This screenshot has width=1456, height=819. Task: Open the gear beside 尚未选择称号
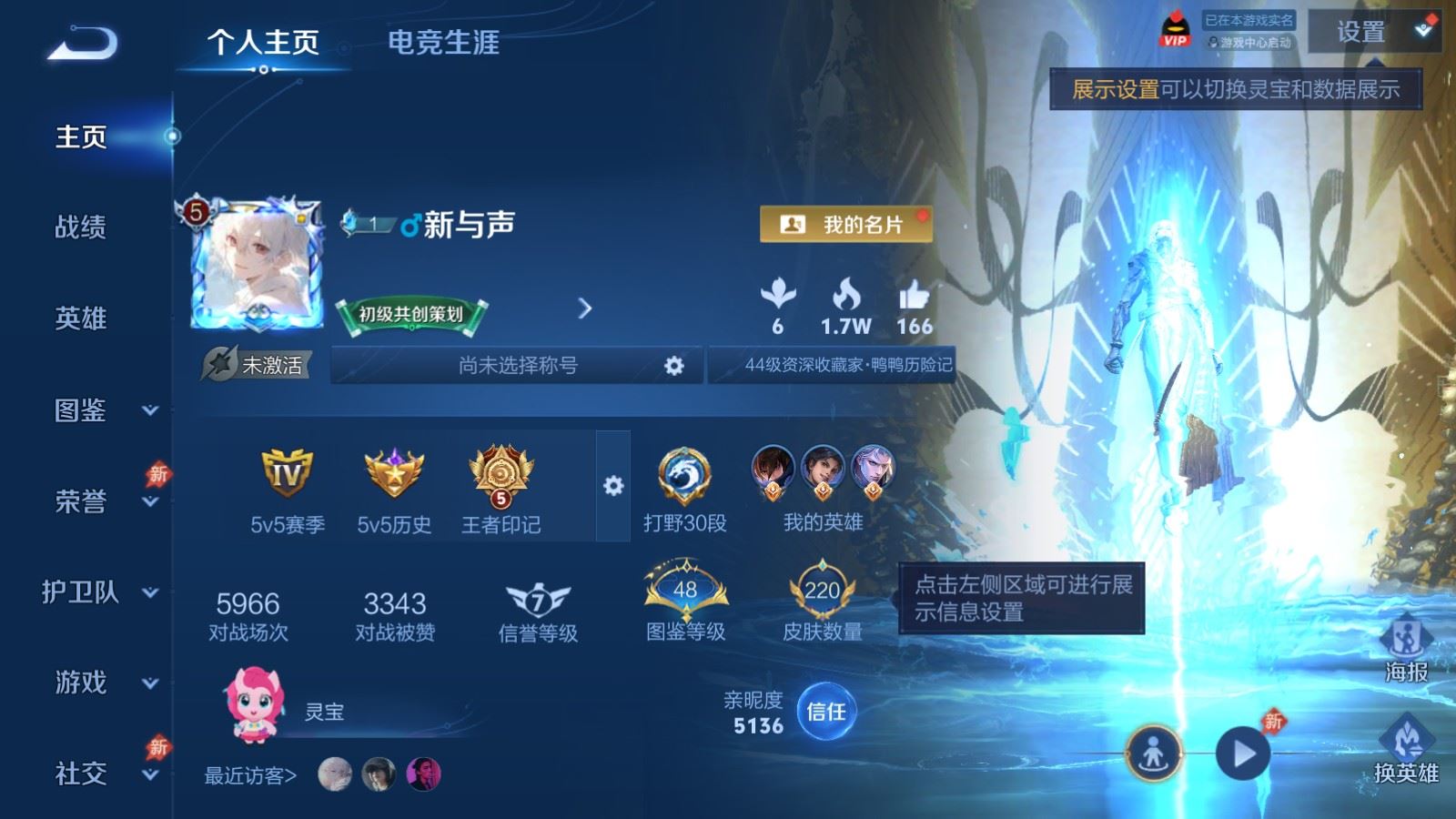coord(673,365)
